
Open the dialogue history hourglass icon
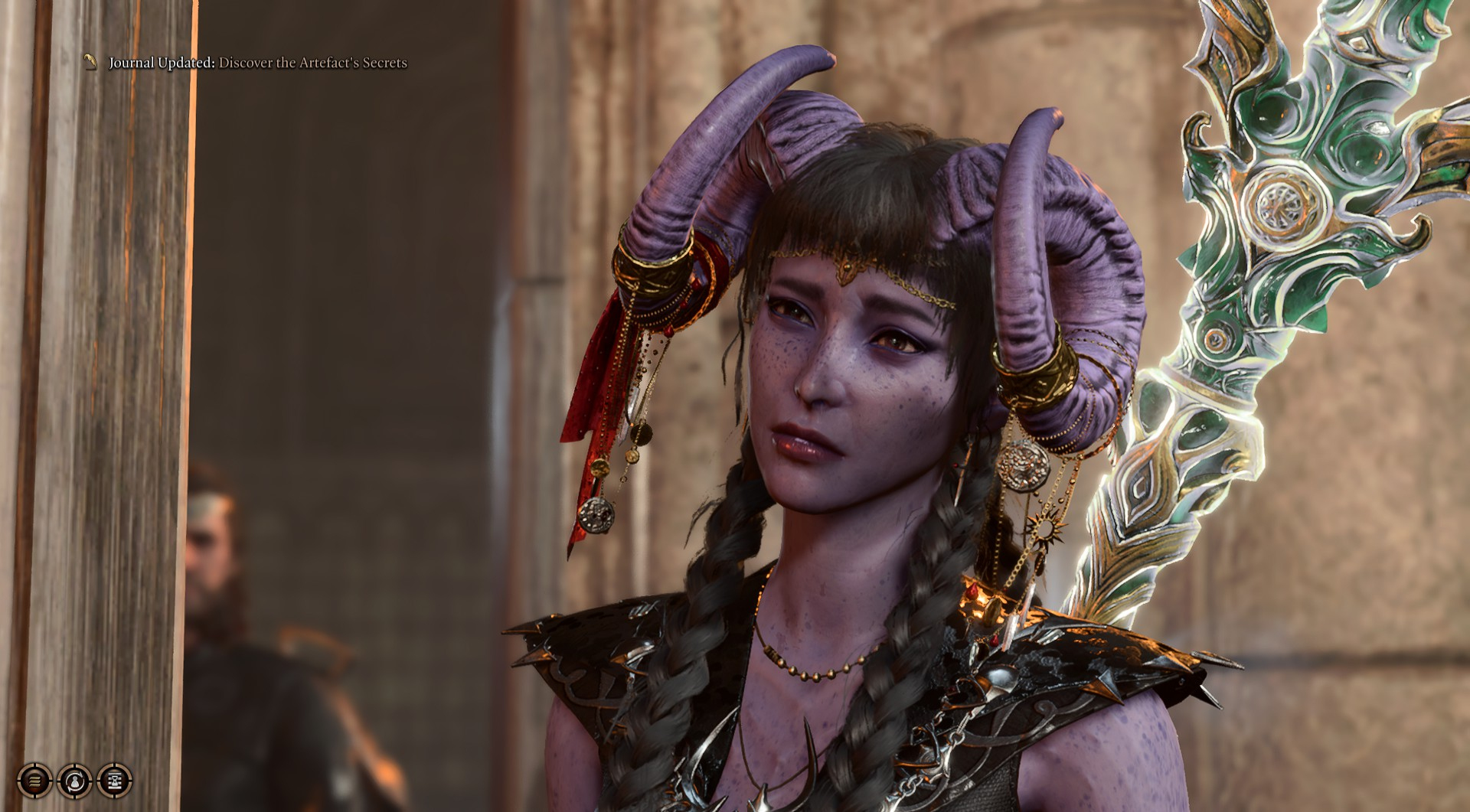[114, 781]
